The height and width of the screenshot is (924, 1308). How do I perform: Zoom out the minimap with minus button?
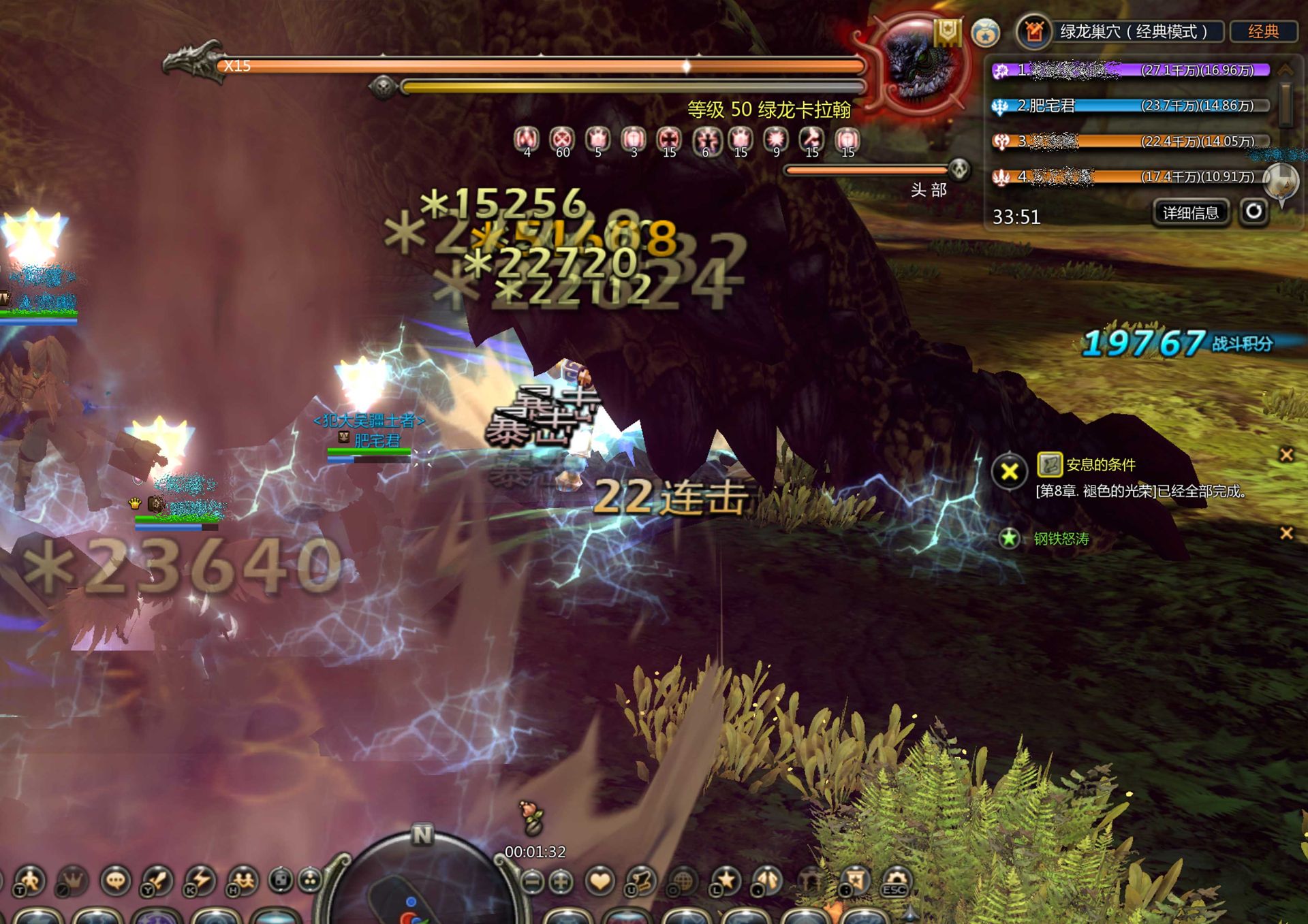tap(533, 882)
